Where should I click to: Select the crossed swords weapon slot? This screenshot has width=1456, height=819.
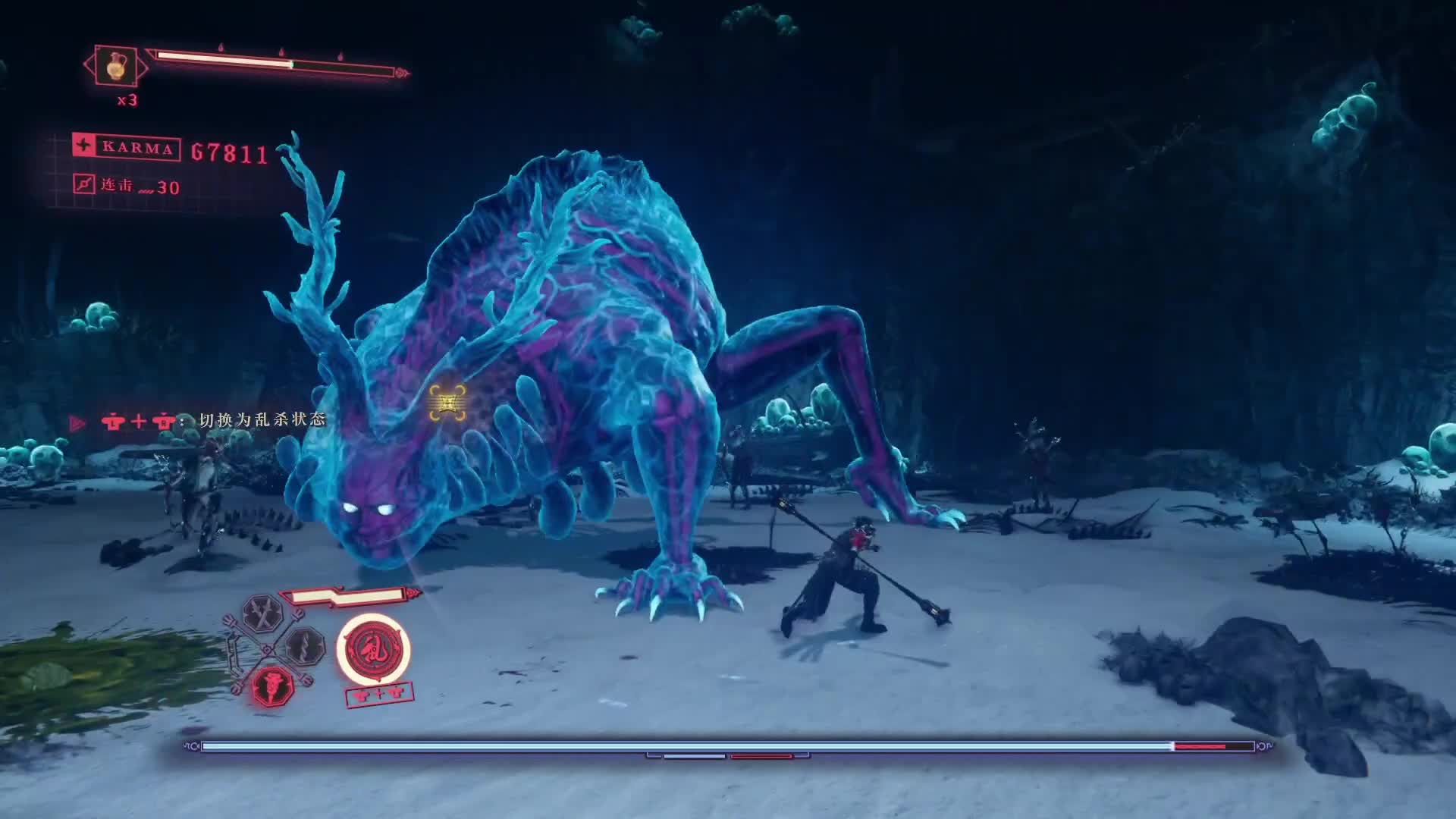[262, 614]
